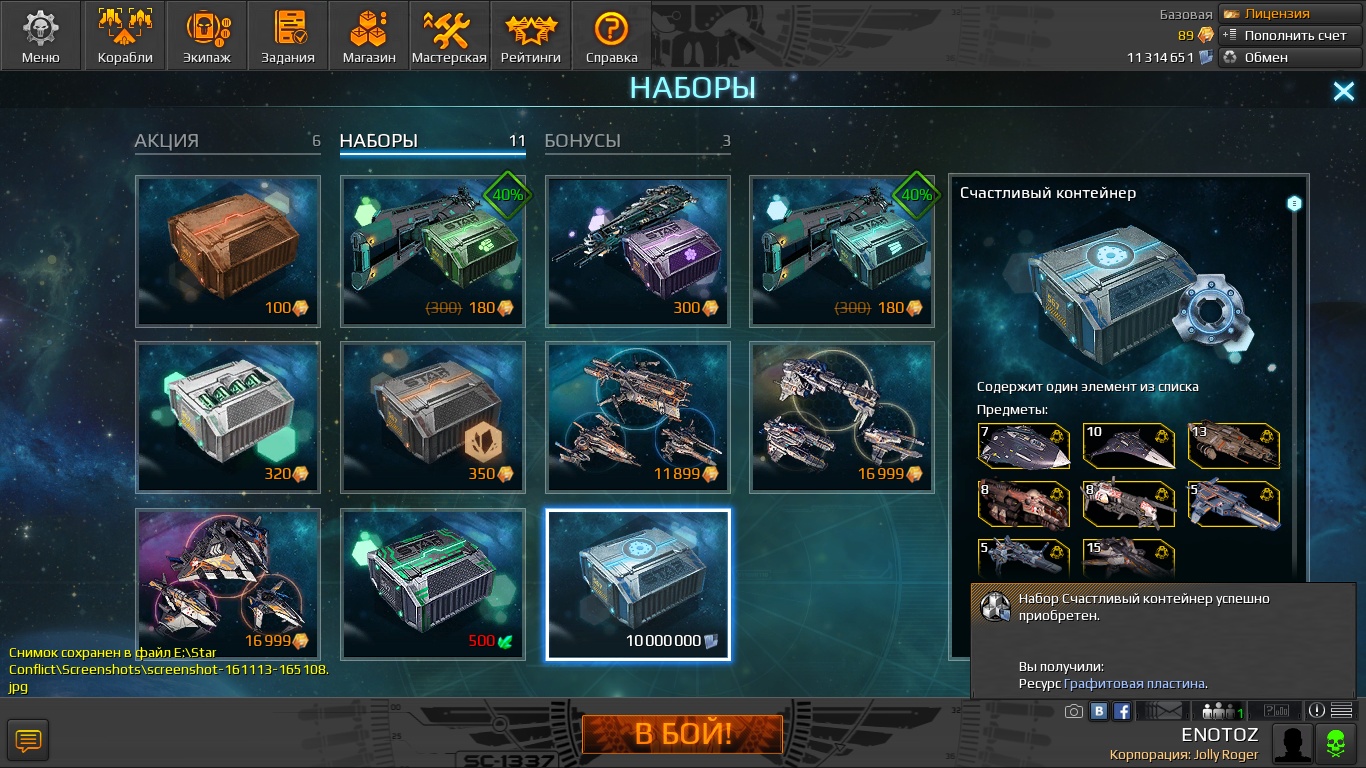
Task: Open the main Меню button
Action: [41, 36]
